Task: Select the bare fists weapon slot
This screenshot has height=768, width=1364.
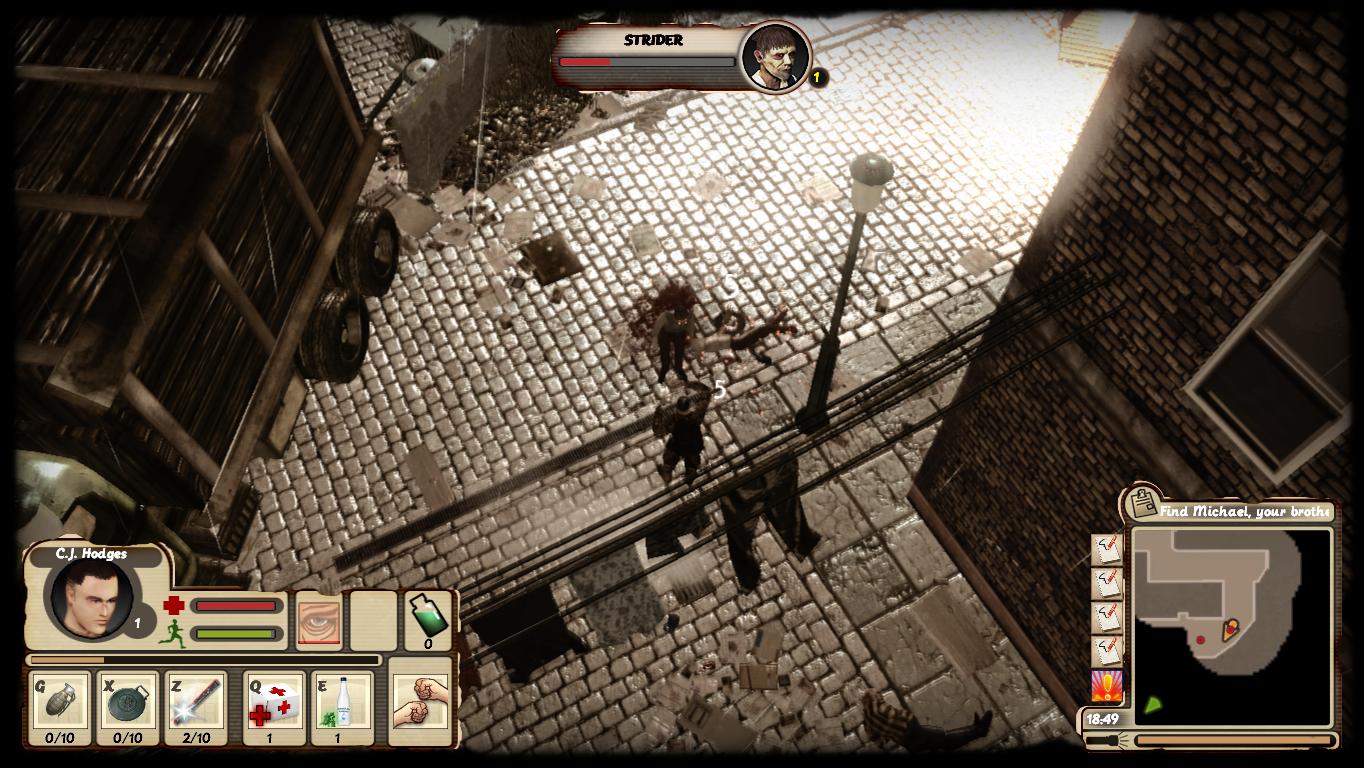Action: pyautogui.click(x=420, y=700)
